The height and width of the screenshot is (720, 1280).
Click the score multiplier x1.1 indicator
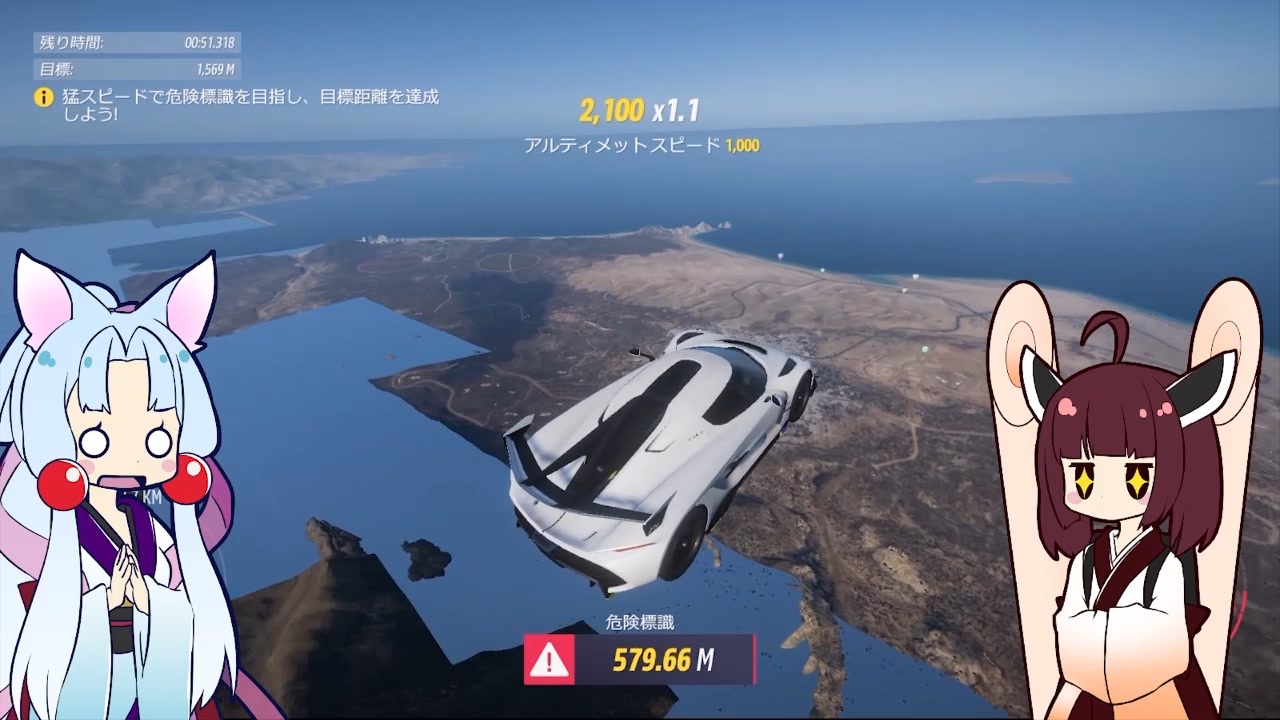(676, 110)
